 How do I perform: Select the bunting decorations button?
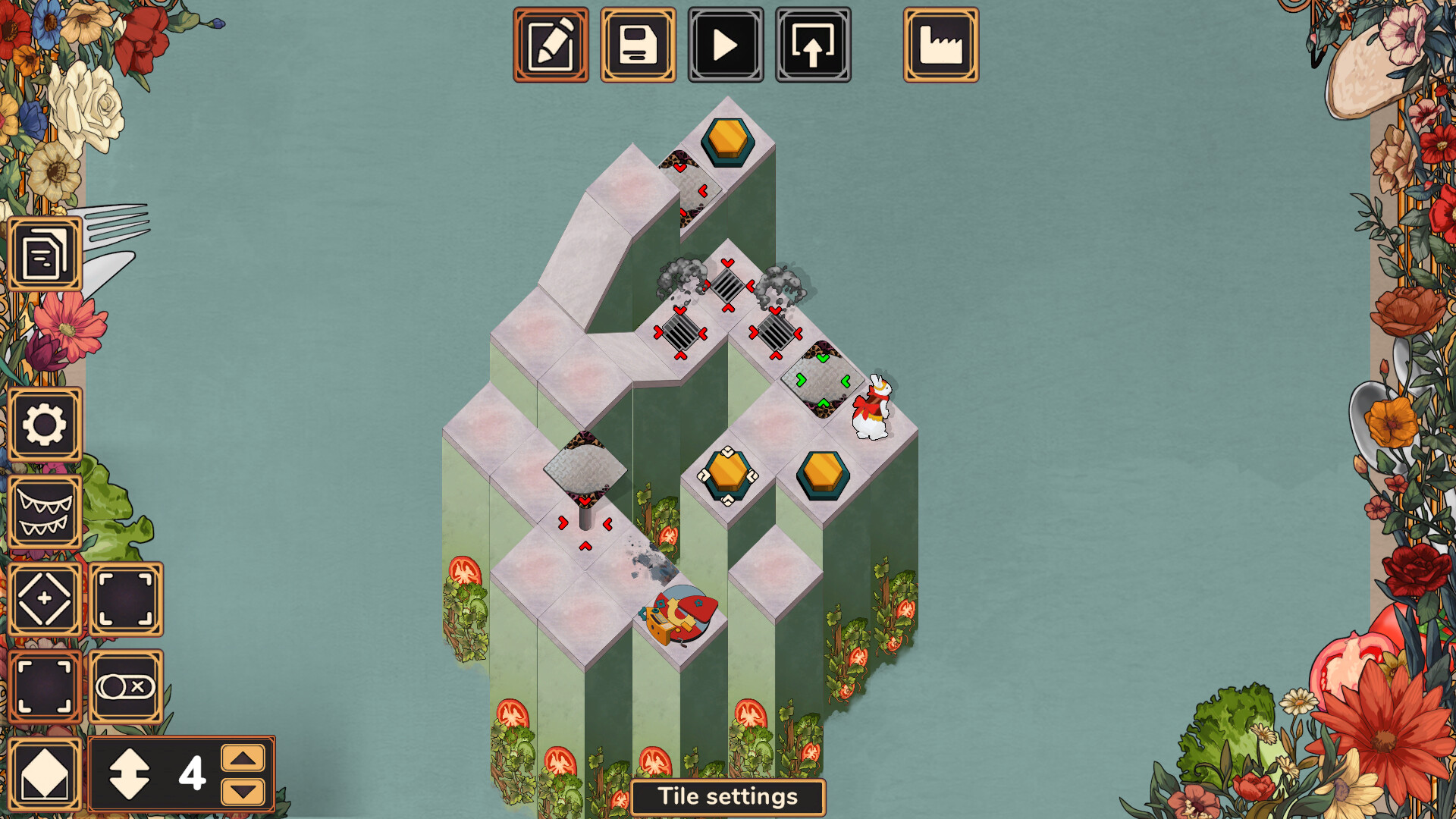pyautogui.click(x=45, y=513)
